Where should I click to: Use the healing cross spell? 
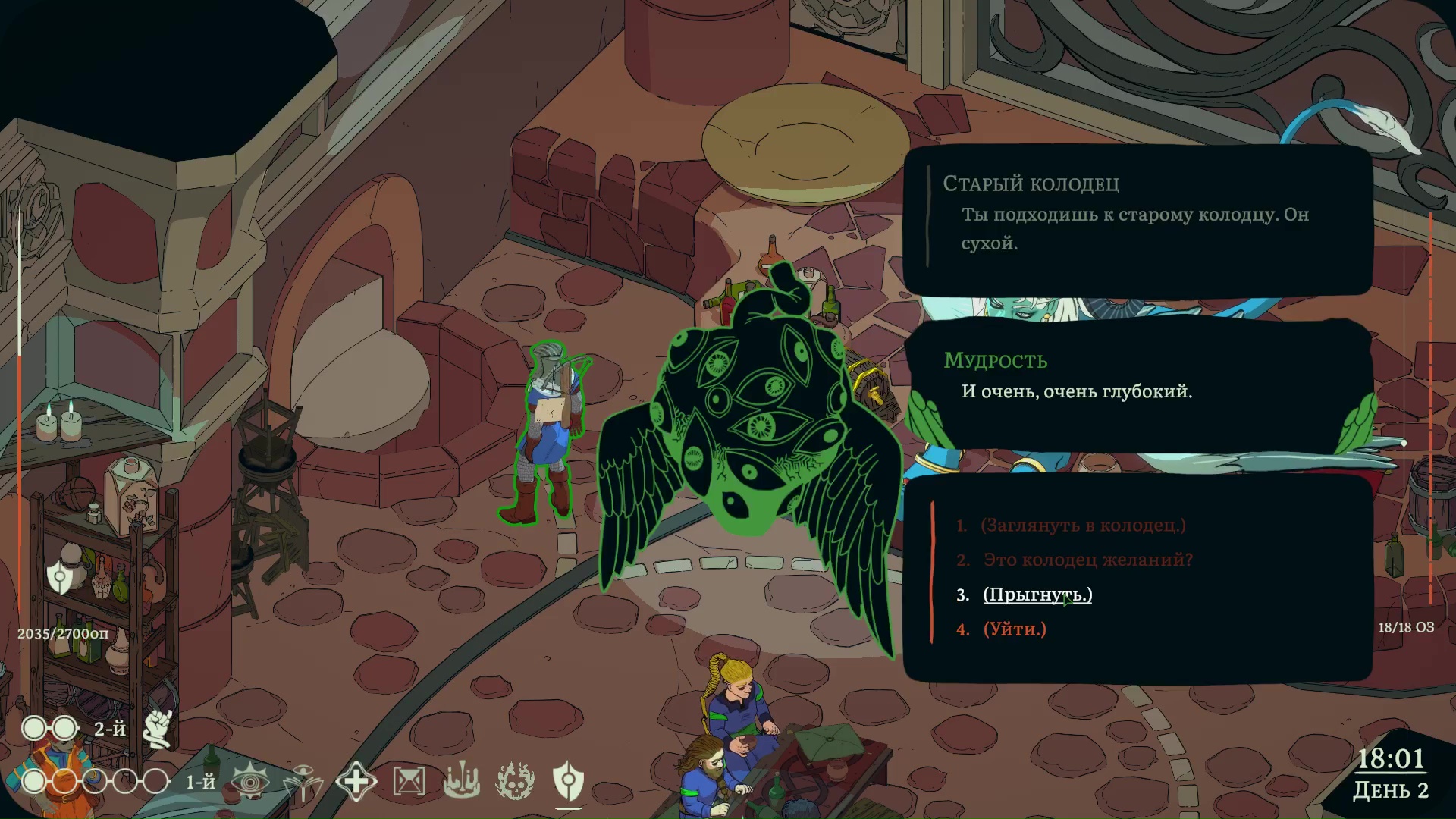[356, 781]
